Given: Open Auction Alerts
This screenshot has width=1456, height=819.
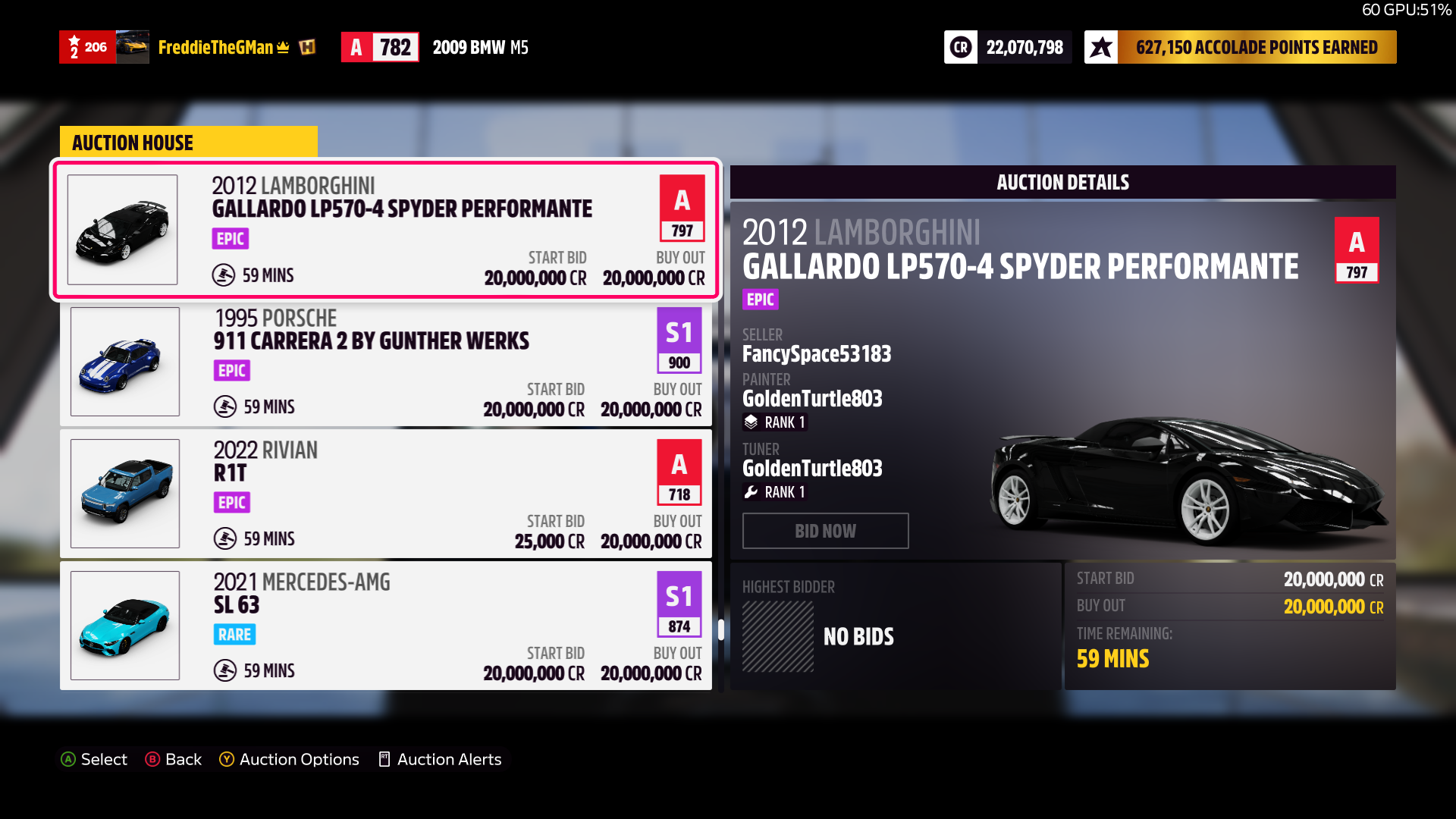Looking at the screenshot, I should point(440,759).
